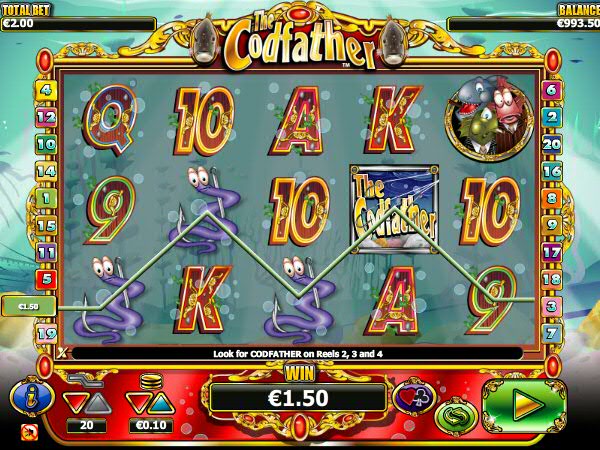Select payline marker 4
The height and width of the screenshot is (450, 600).
(45, 90)
